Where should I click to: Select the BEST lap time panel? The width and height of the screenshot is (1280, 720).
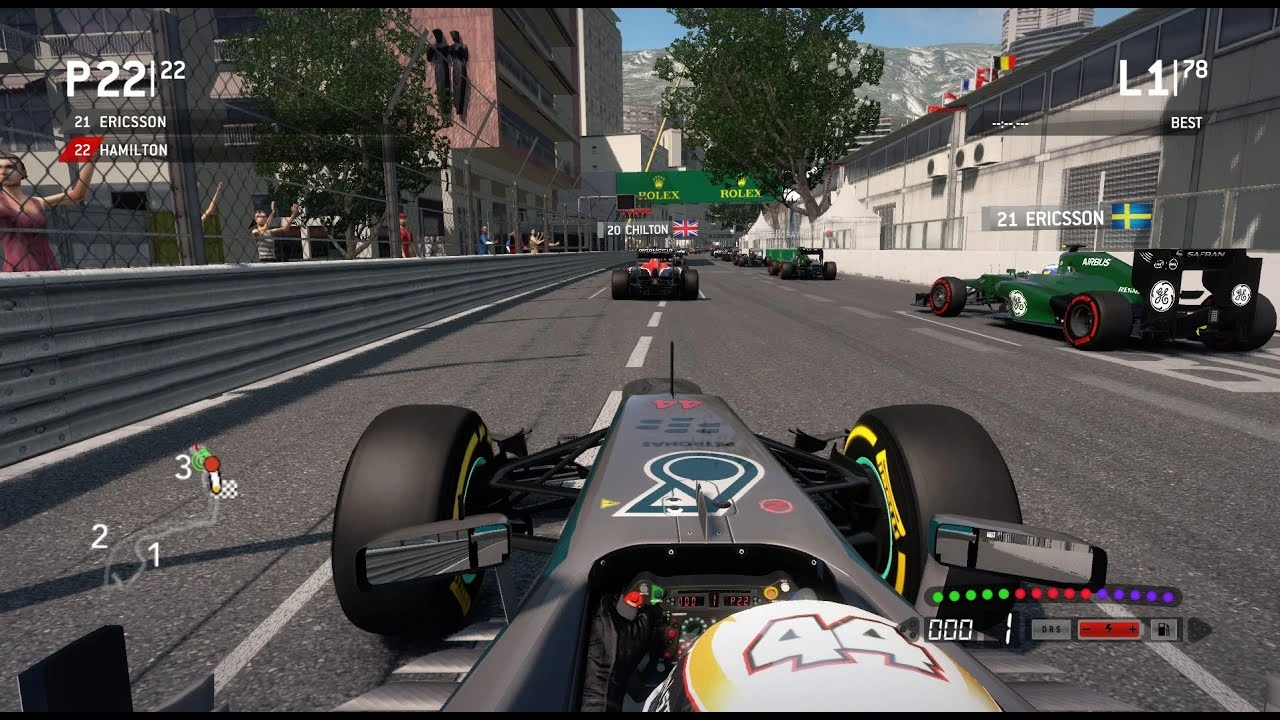tap(1186, 122)
